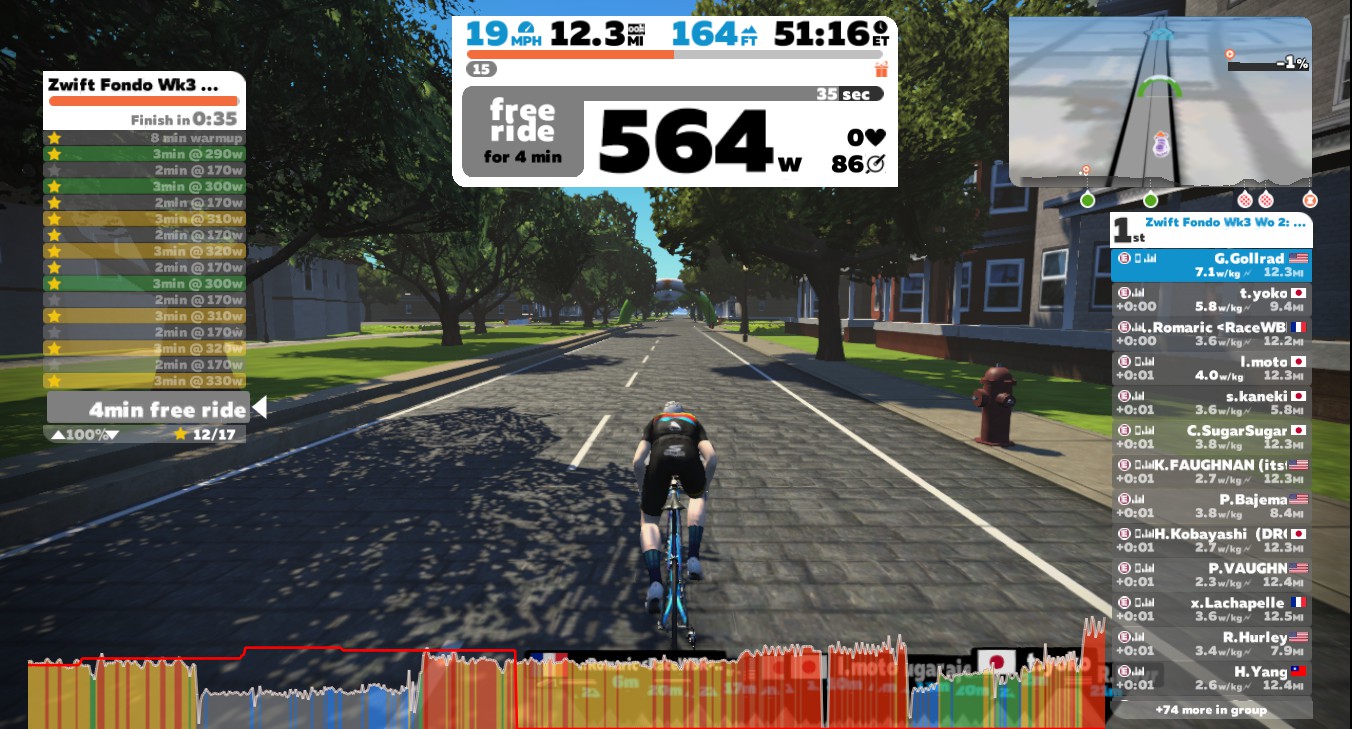Click P.Bajema in the rider list
This screenshot has height=729, width=1352.
click(1211, 506)
